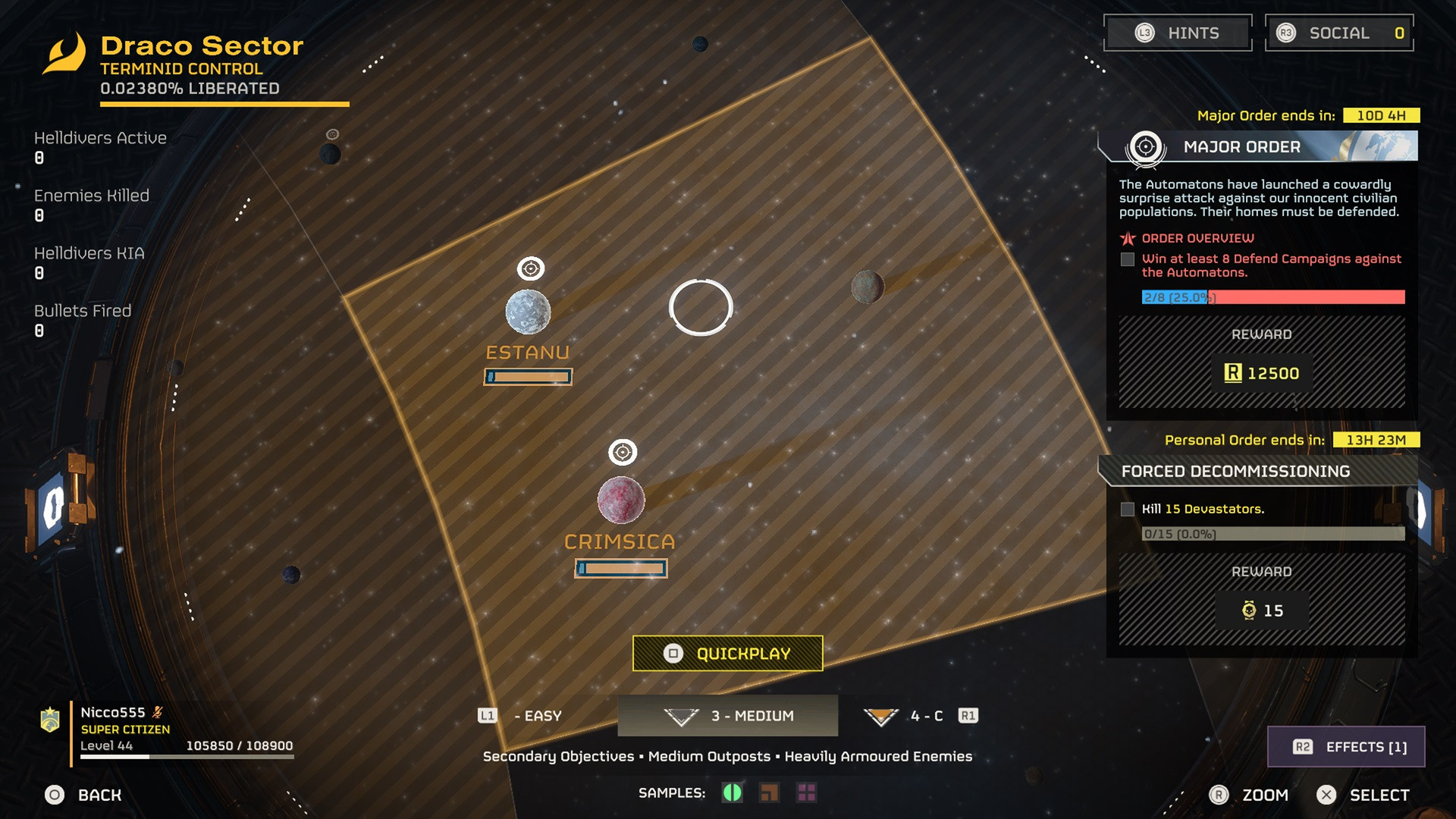Viewport: 1456px width, 819px height.
Task: View the Forced Decommissioning personal order
Action: 1259,471
